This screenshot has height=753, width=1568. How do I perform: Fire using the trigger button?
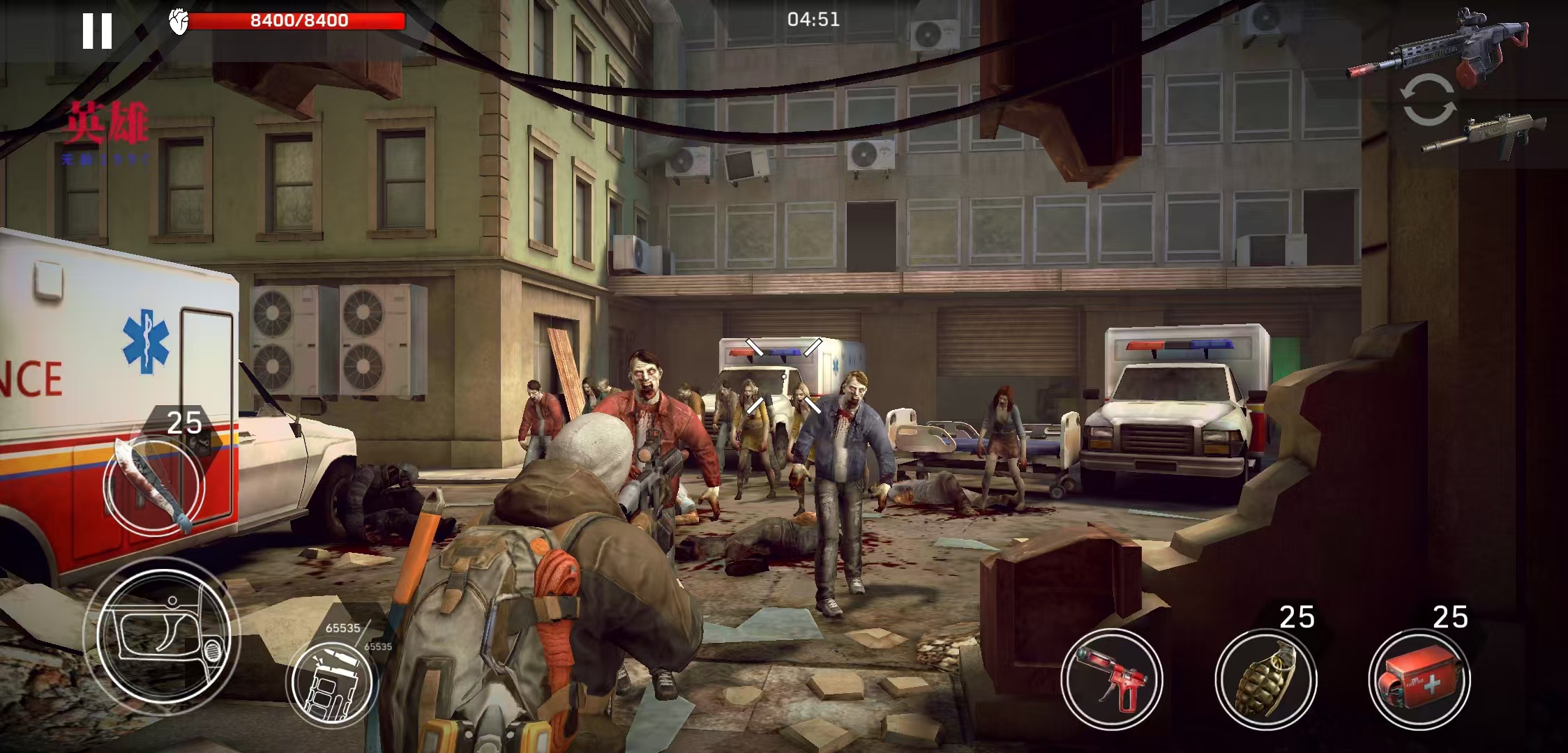pyautogui.click(x=163, y=637)
